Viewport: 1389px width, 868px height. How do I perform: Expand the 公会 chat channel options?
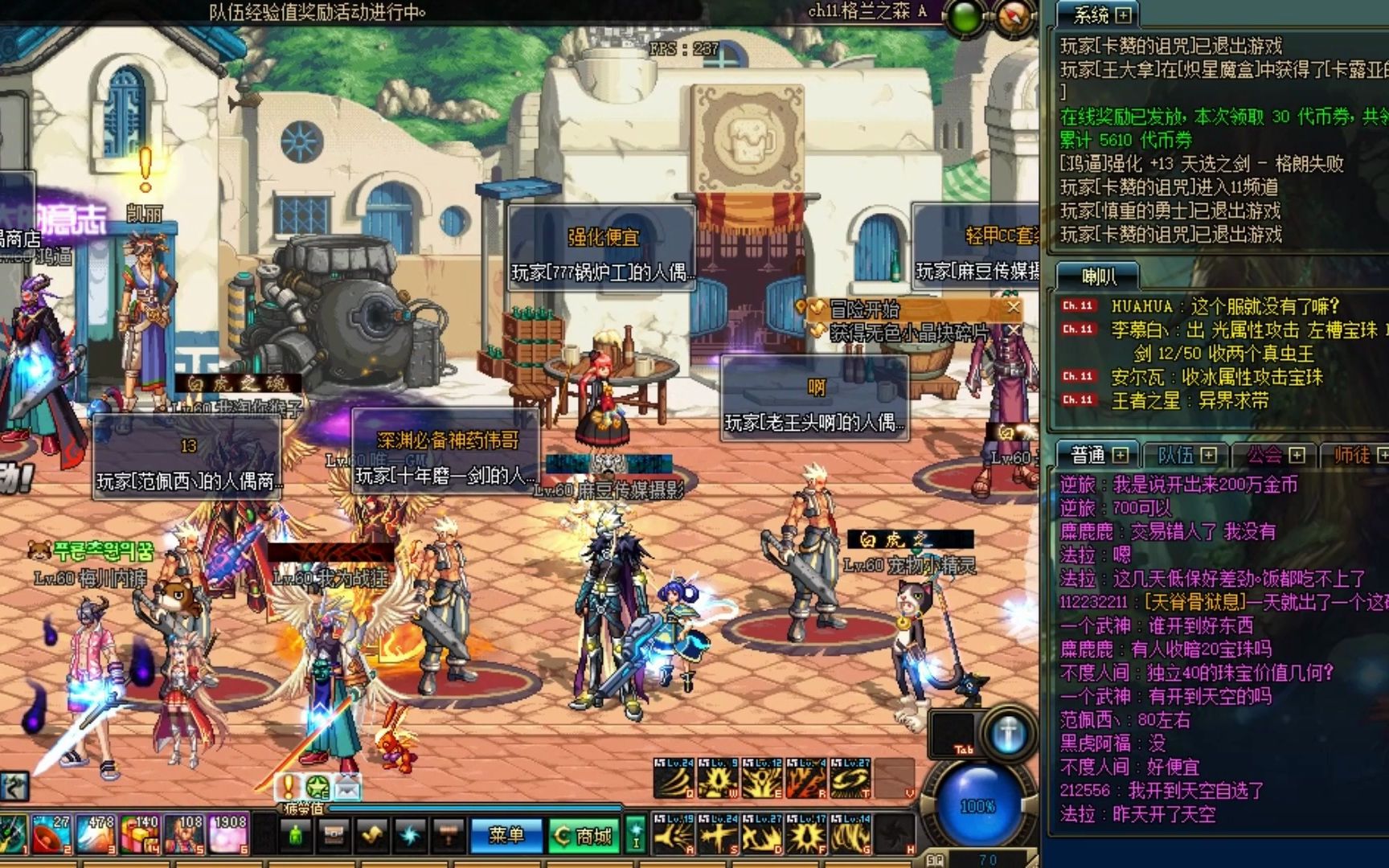(x=1297, y=455)
